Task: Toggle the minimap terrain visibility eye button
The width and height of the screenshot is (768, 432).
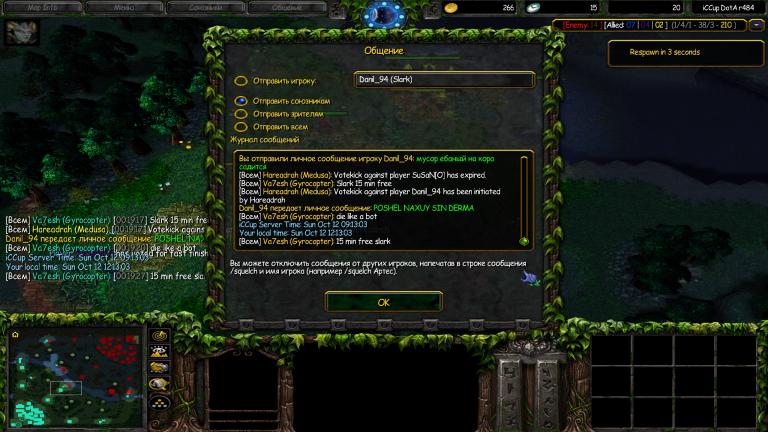Action: (x=159, y=351)
